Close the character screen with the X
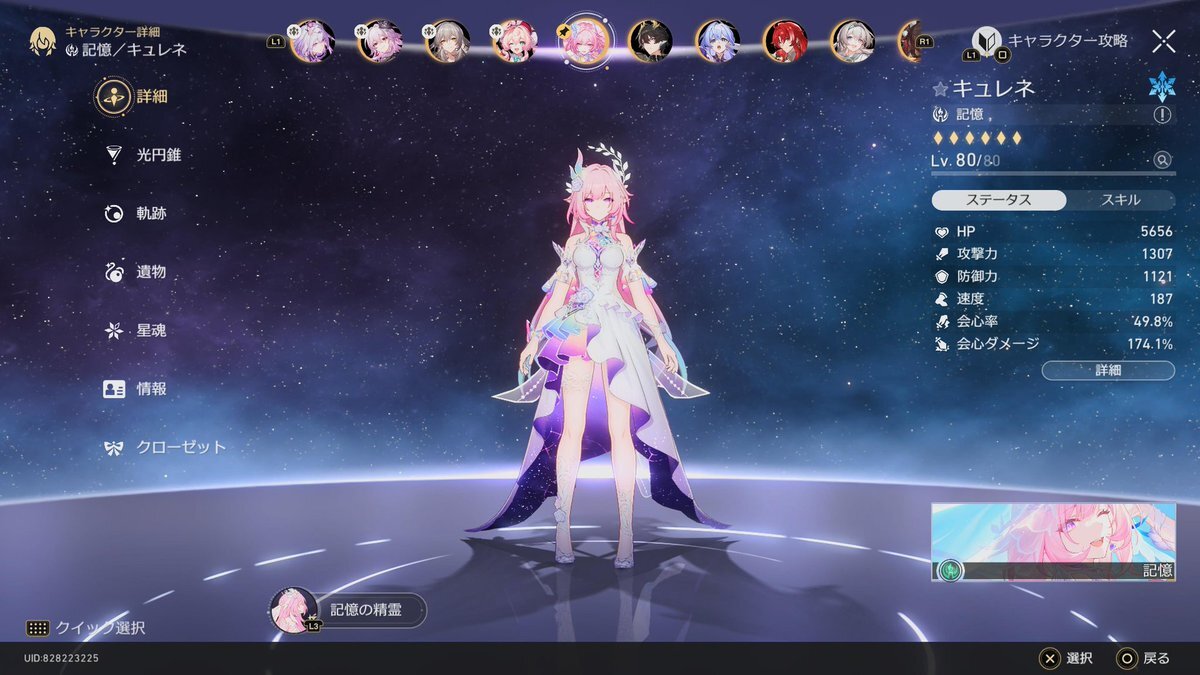The image size is (1200, 675). coord(1163,41)
